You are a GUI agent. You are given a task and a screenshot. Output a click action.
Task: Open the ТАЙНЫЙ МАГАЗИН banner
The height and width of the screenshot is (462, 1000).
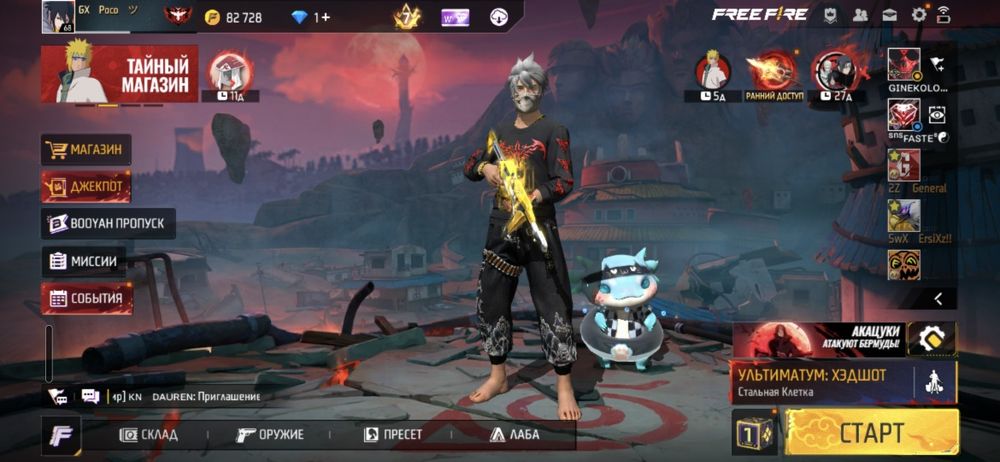pos(119,75)
